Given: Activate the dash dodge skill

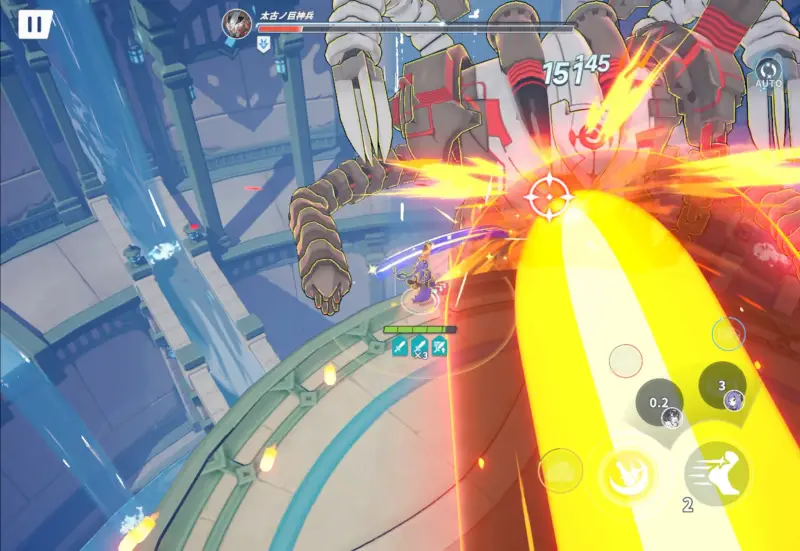Looking at the screenshot, I should [x=717, y=473].
